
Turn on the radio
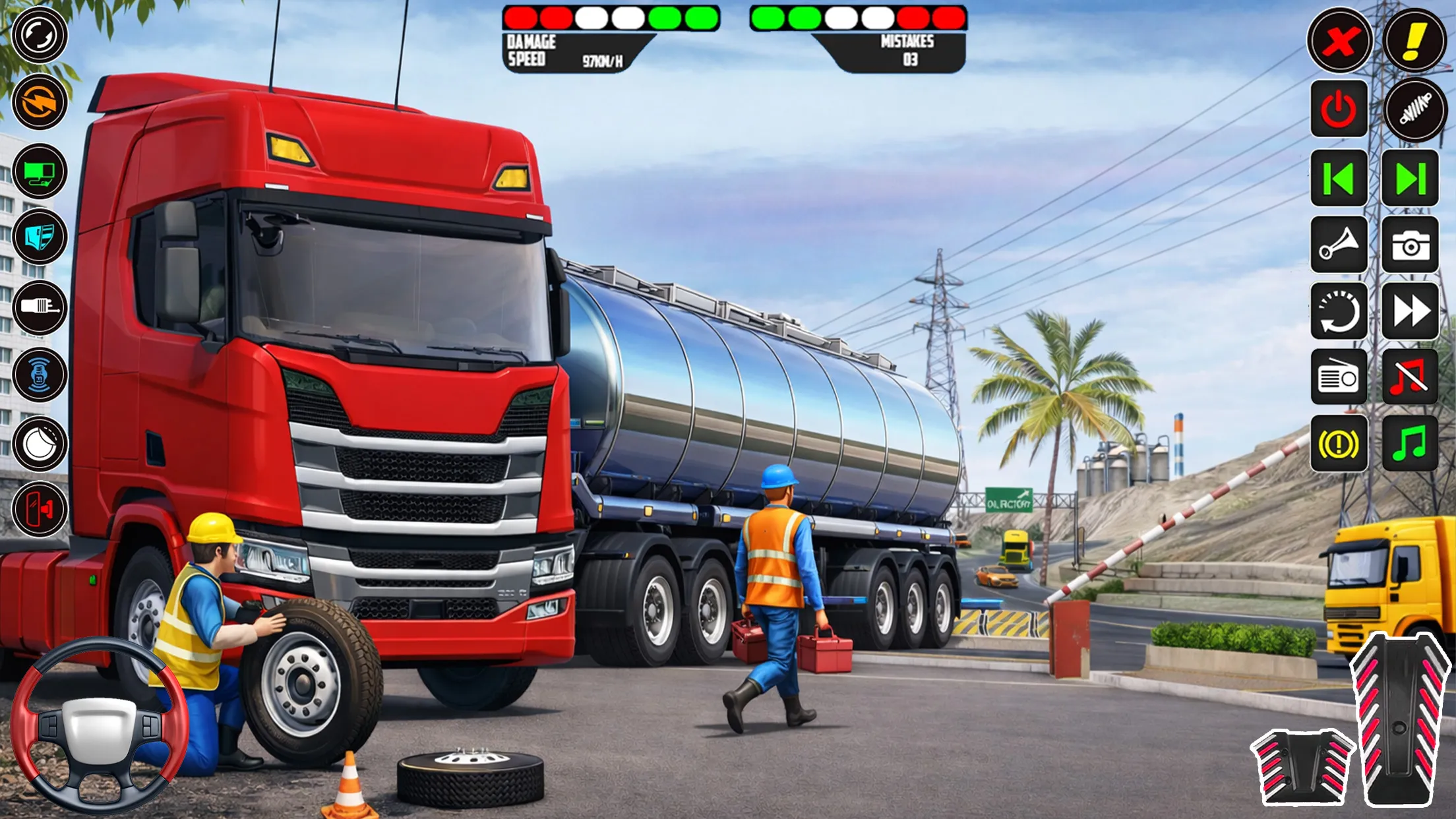1339,377
